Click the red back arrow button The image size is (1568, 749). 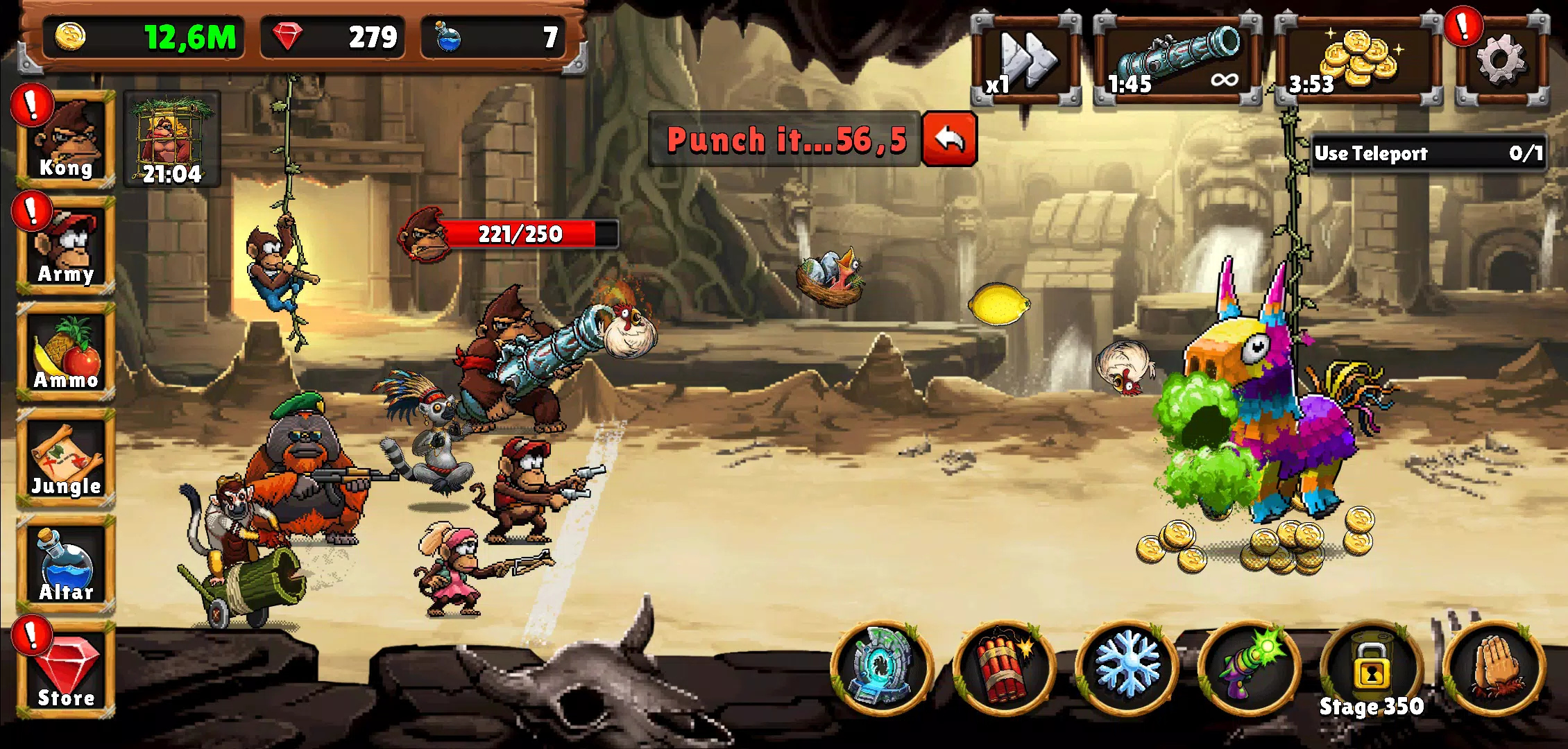tap(949, 139)
